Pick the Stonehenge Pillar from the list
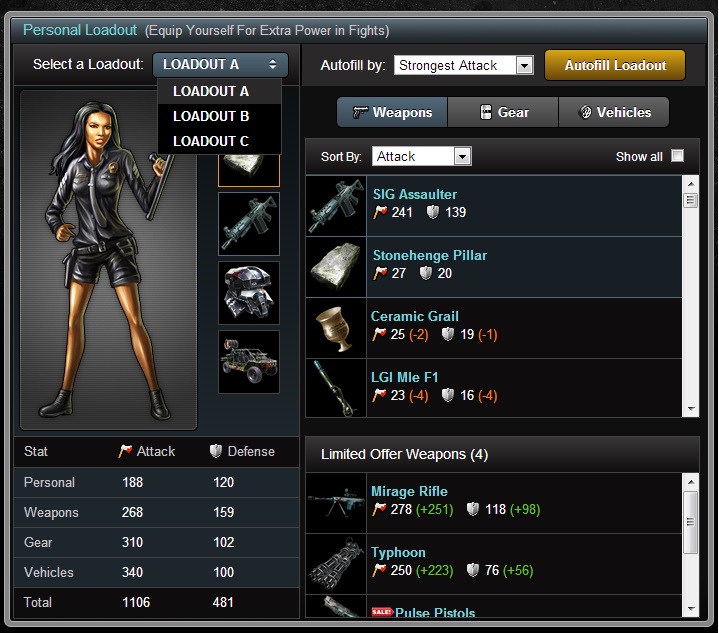The height and width of the screenshot is (633, 719). (x=430, y=255)
